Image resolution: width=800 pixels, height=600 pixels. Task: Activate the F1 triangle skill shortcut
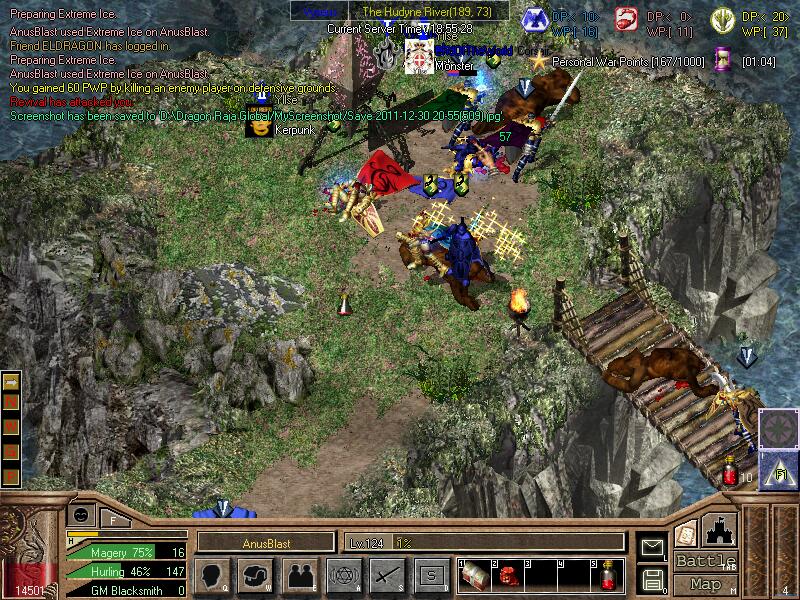point(774,467)
